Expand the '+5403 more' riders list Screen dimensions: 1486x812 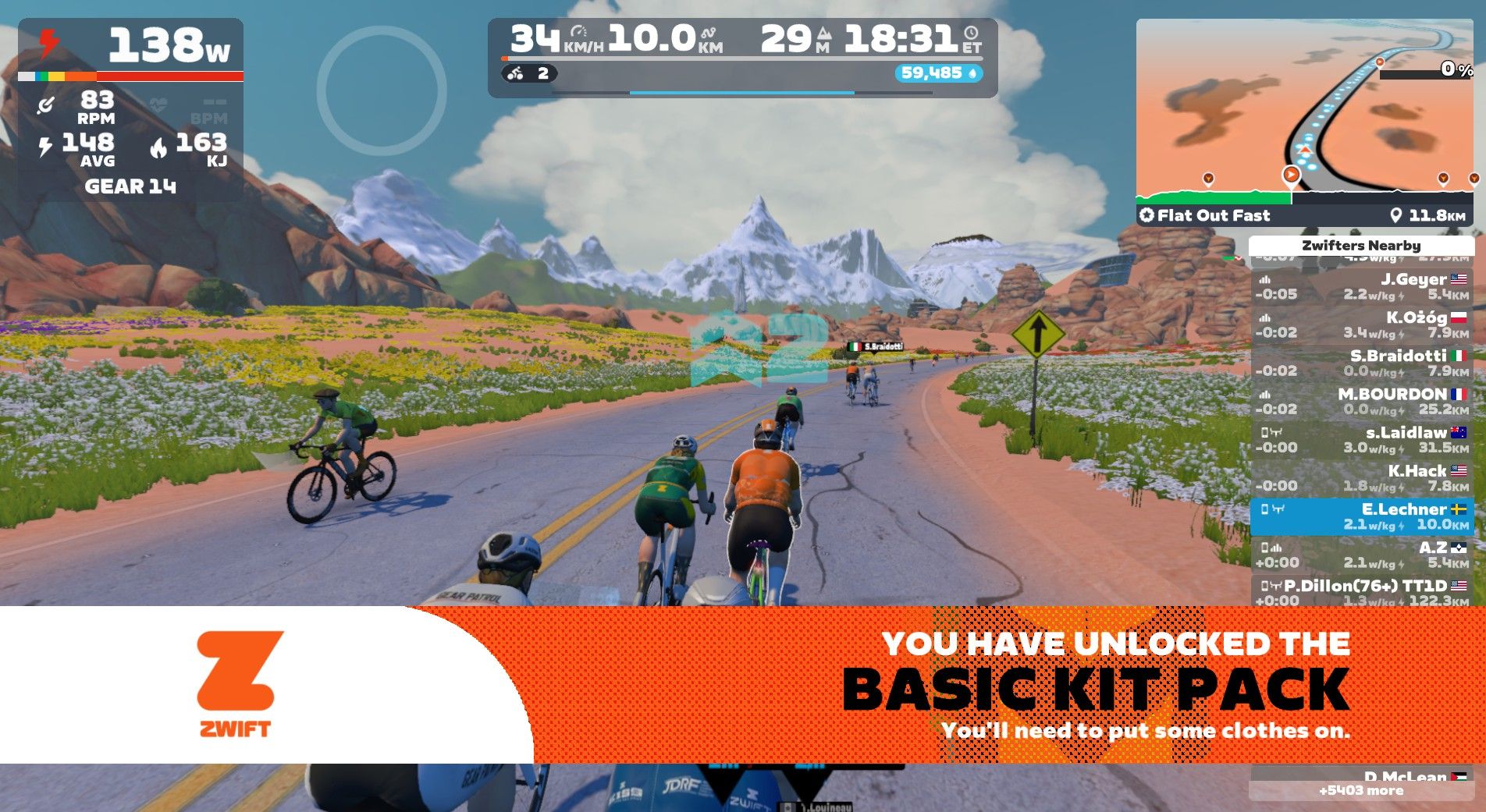pyautogui.click(x=1361, y=791)
